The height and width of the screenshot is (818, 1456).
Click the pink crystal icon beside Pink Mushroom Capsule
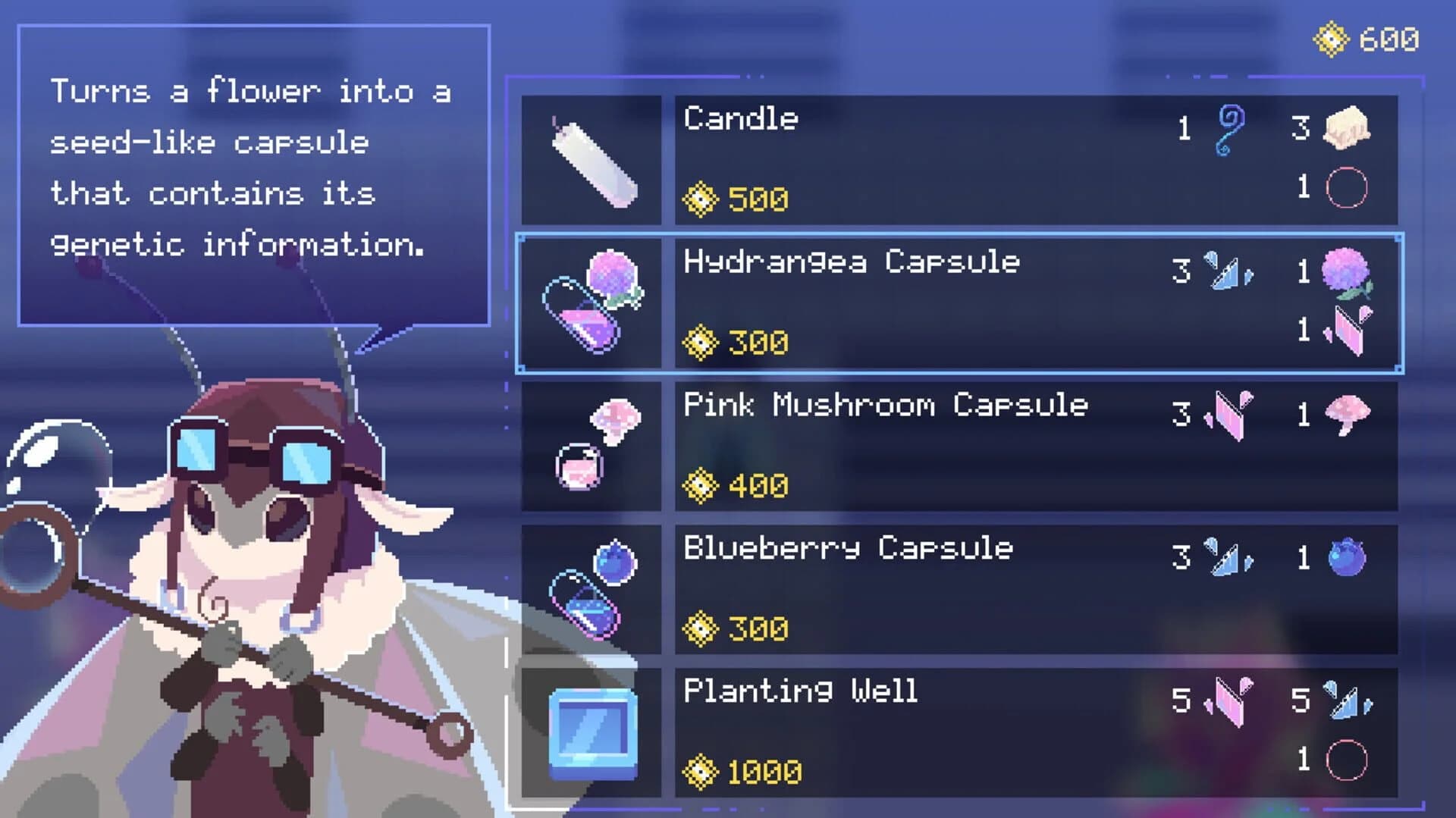coord(1228,413)
